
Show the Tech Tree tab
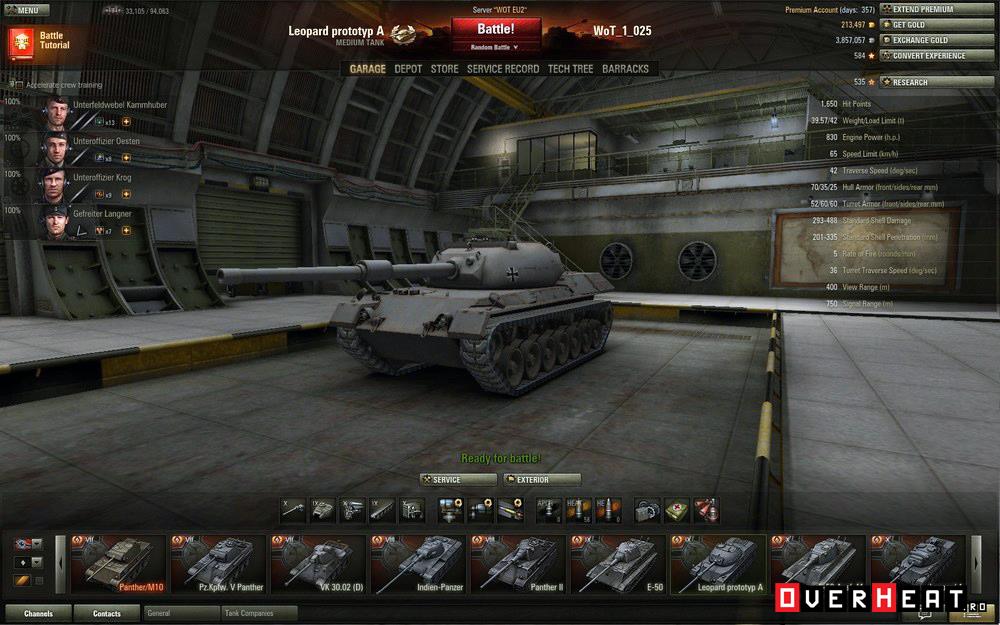click(570, 69)
